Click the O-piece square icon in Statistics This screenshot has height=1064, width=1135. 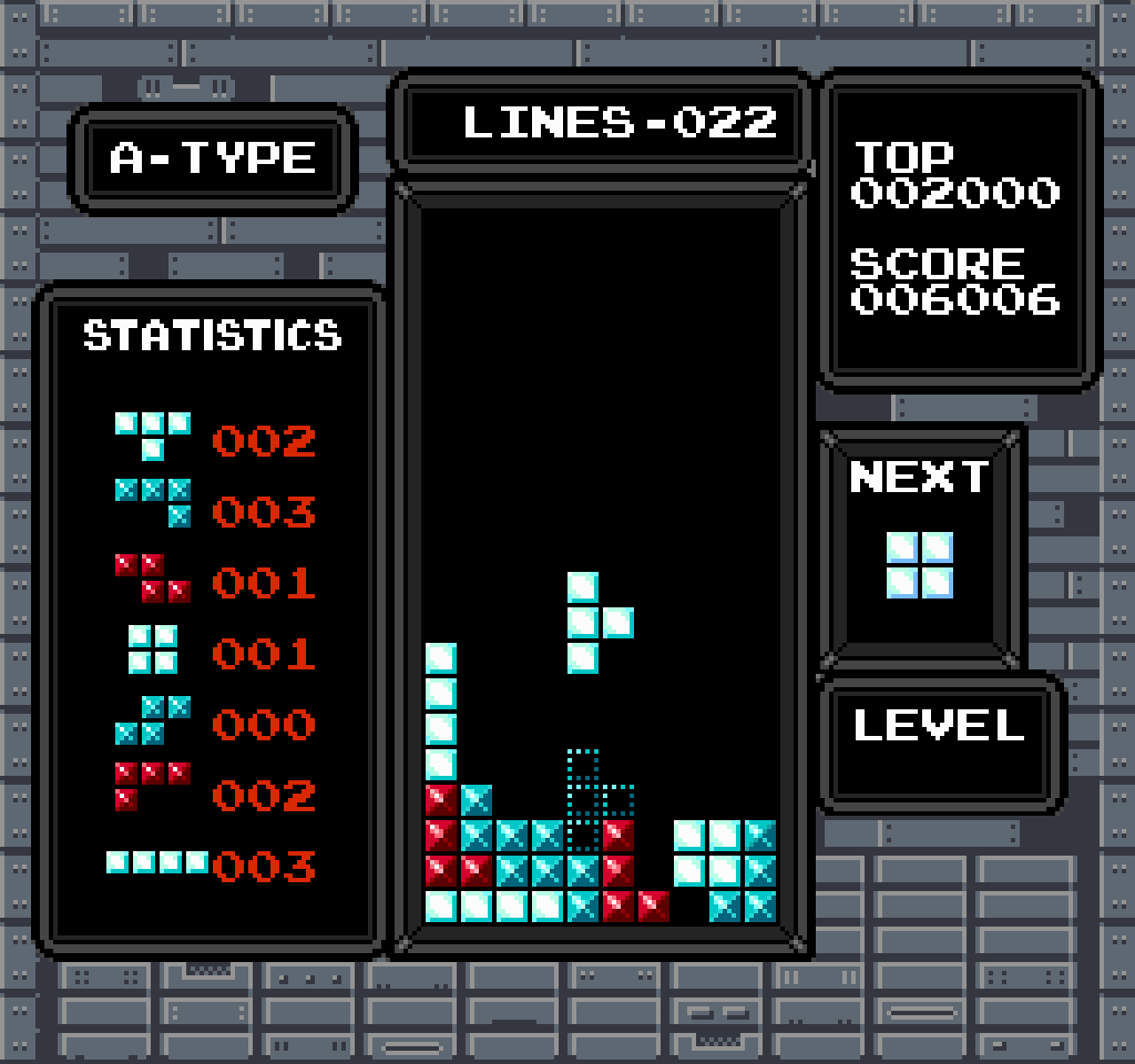[151, 647]
